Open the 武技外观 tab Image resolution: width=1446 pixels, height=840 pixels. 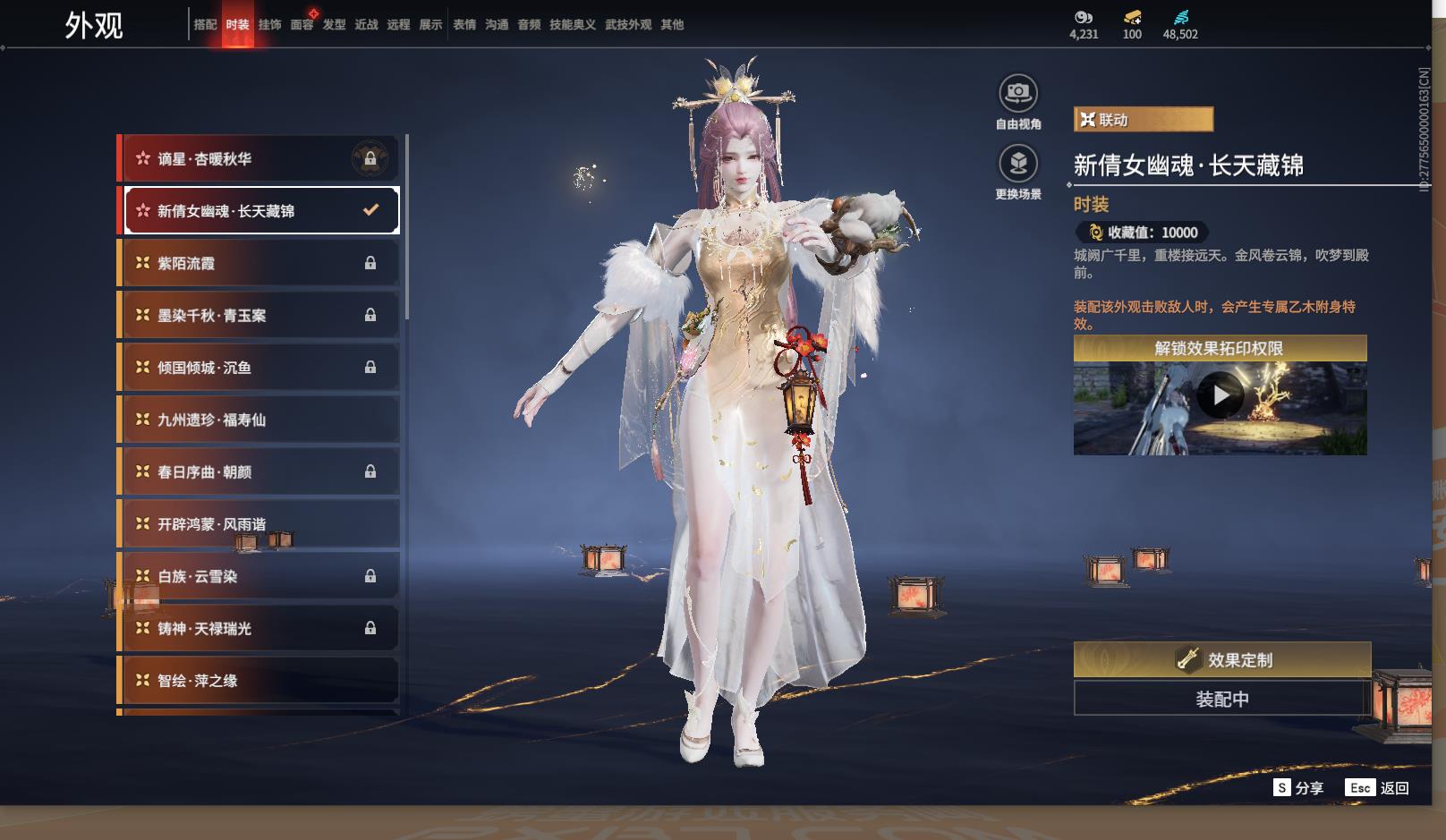point(627,25)
